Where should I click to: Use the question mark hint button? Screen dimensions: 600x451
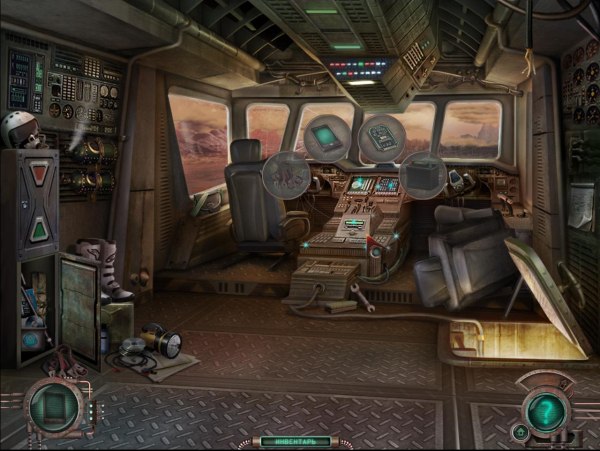pyautogui.click(x=545, y=408)
